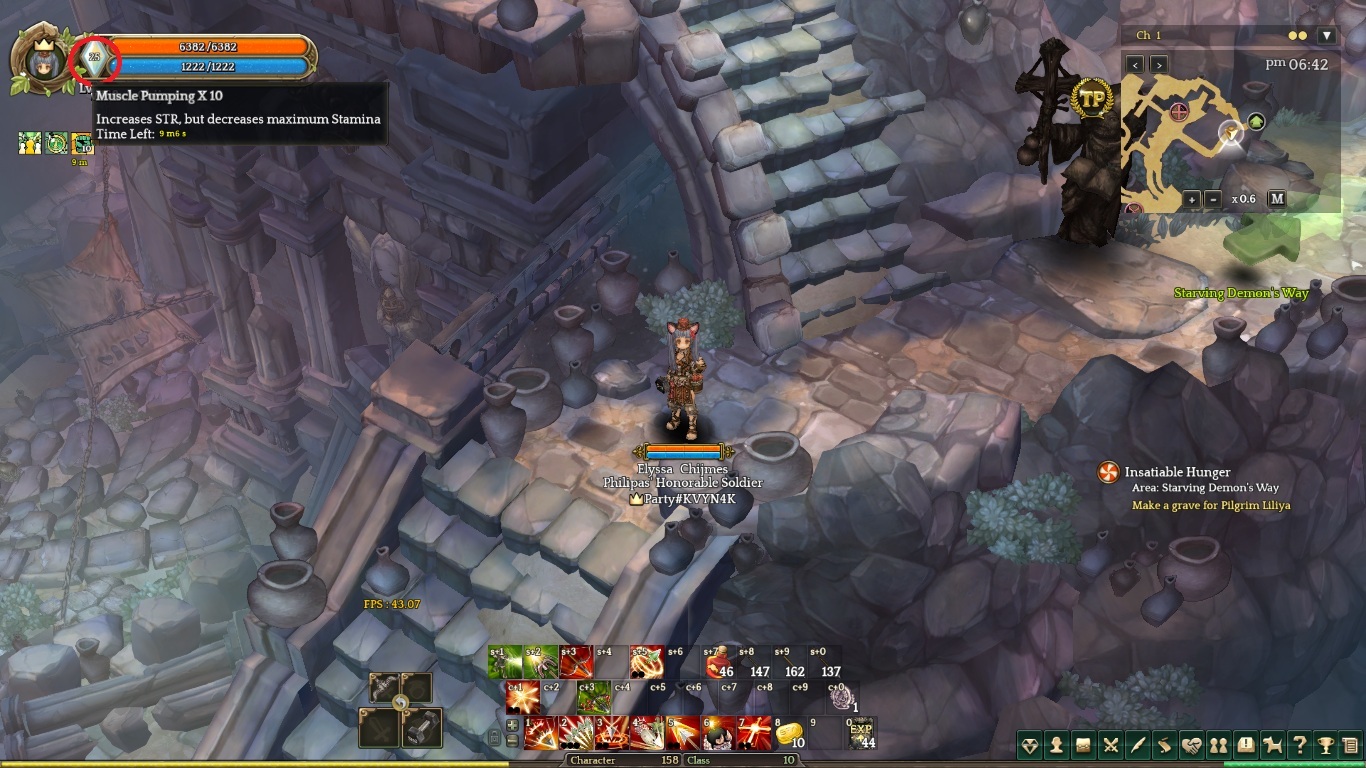Open the character silhouette menu icon
1366x768 pixels.
click(x=1056, y=745)
